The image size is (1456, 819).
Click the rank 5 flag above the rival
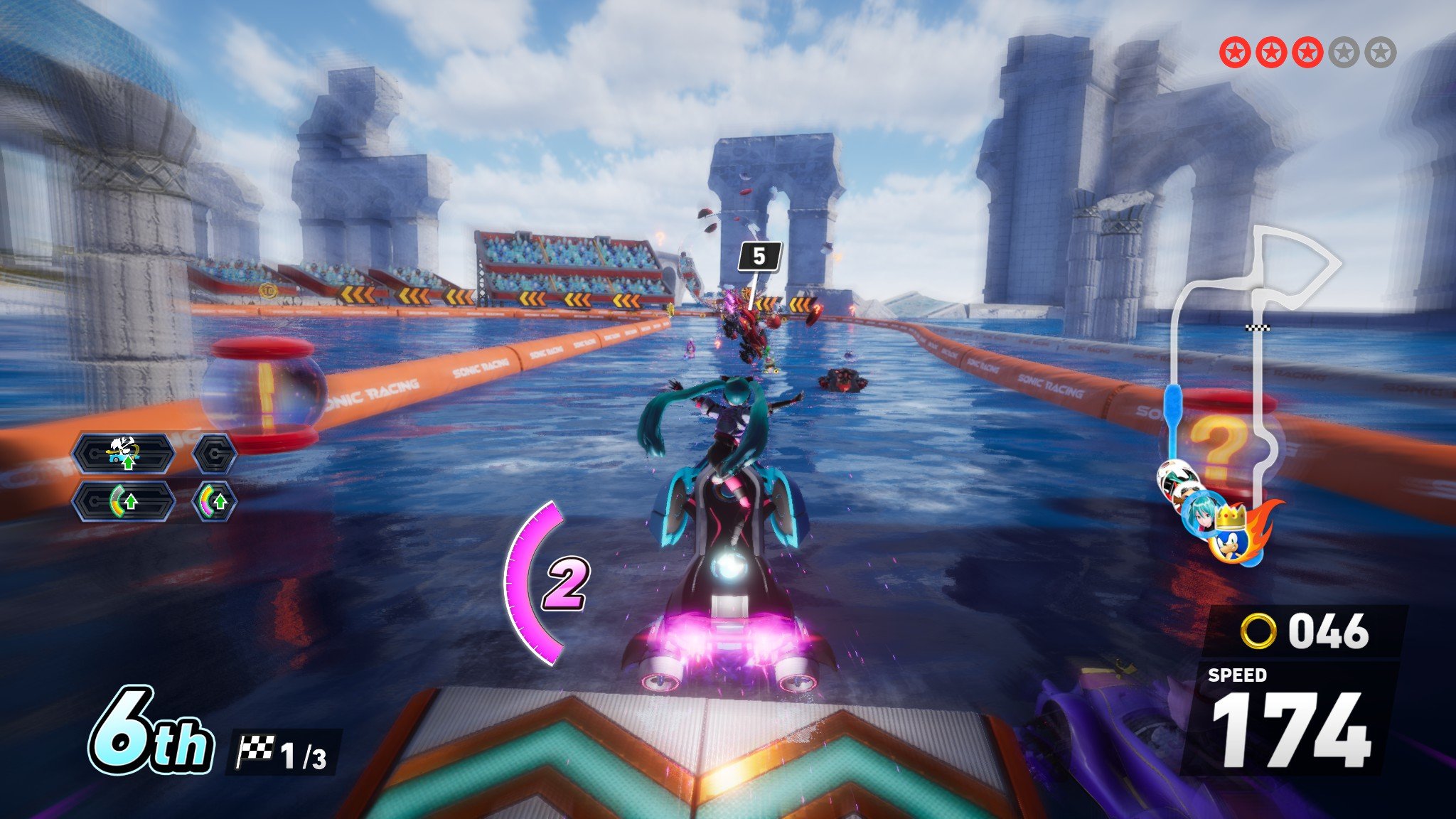pos(759,257)
